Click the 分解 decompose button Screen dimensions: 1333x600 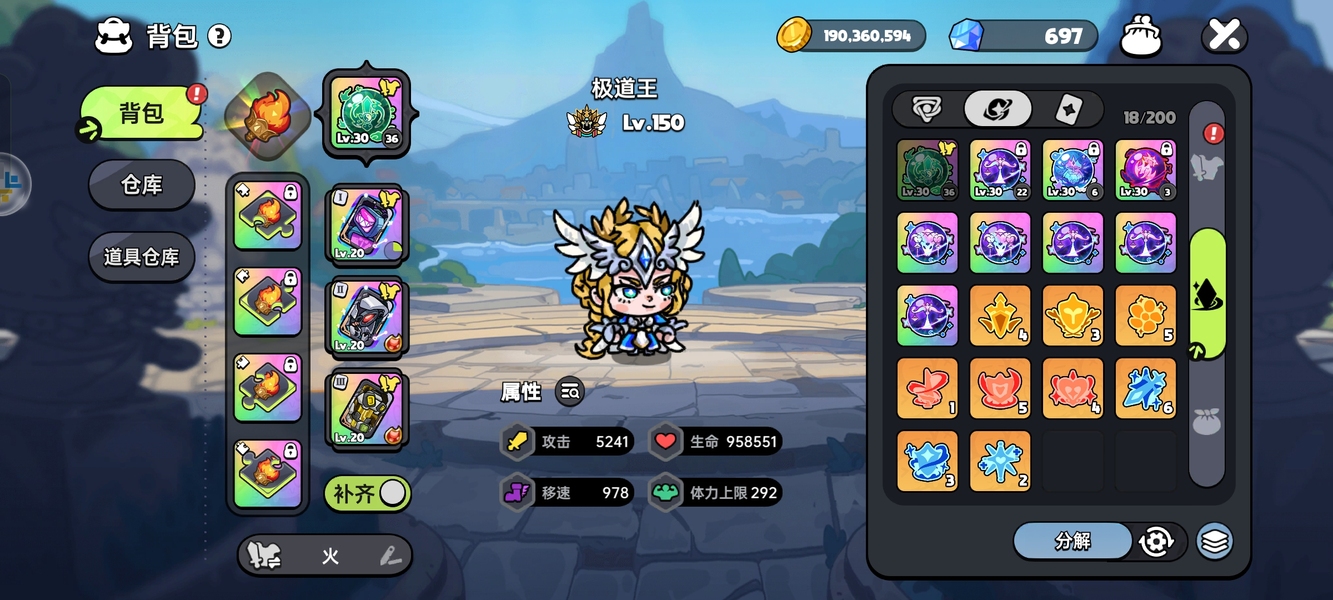click(x=1072, y=541)
